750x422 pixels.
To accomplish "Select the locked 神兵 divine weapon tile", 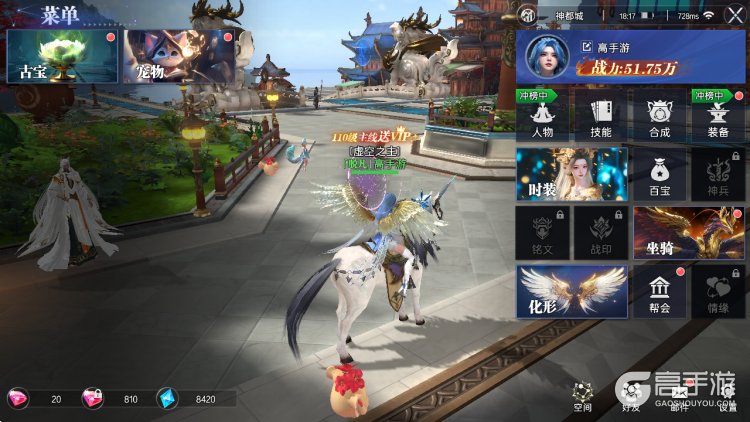I will pyautogui.click(x=717, y=174).
